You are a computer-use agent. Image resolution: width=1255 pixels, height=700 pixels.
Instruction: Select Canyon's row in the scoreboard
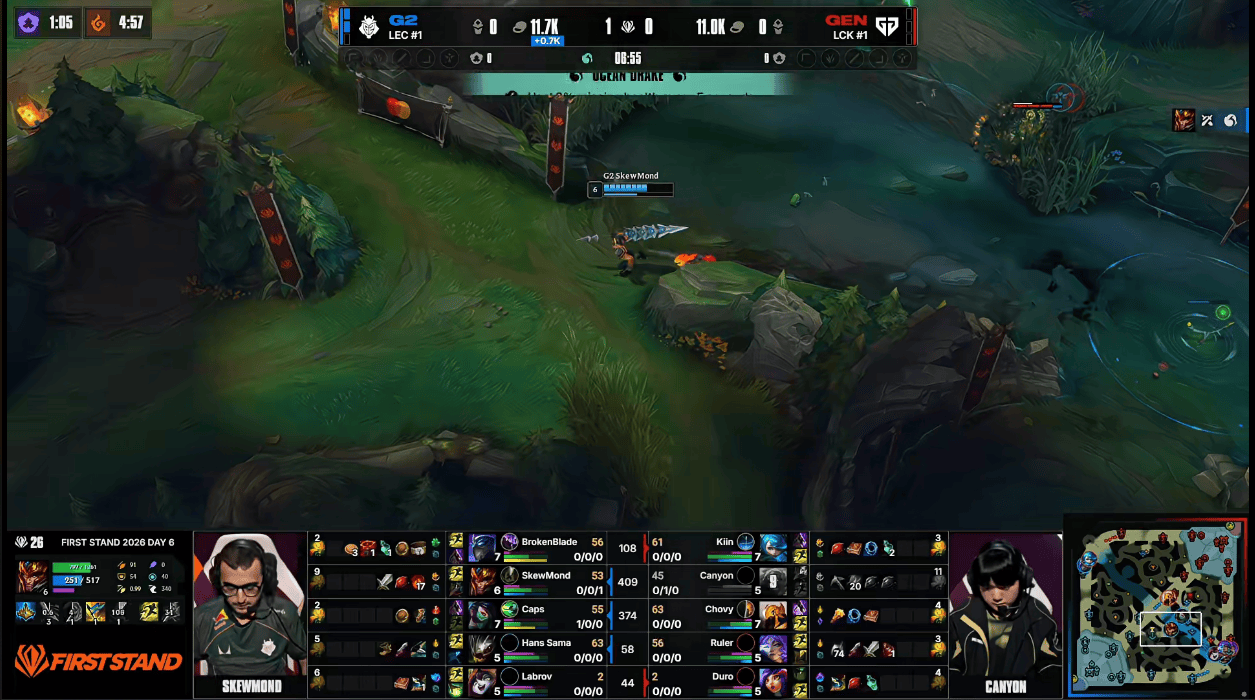click(x=715, y=582)
